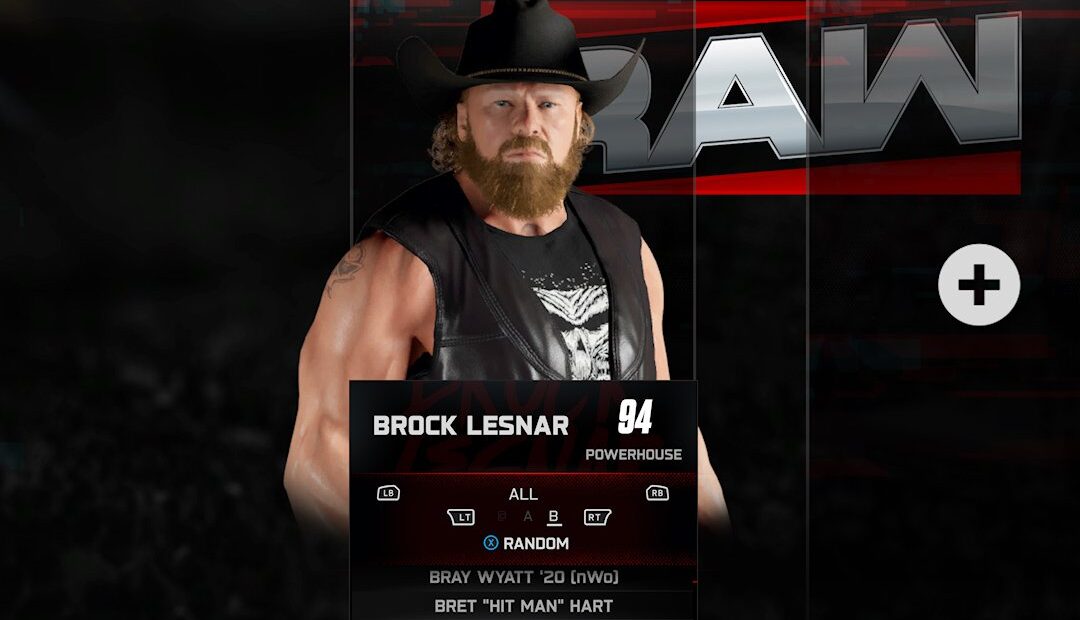Pick the dimmed A attire option
The image size is (1080, 620).
click(528, 517)
